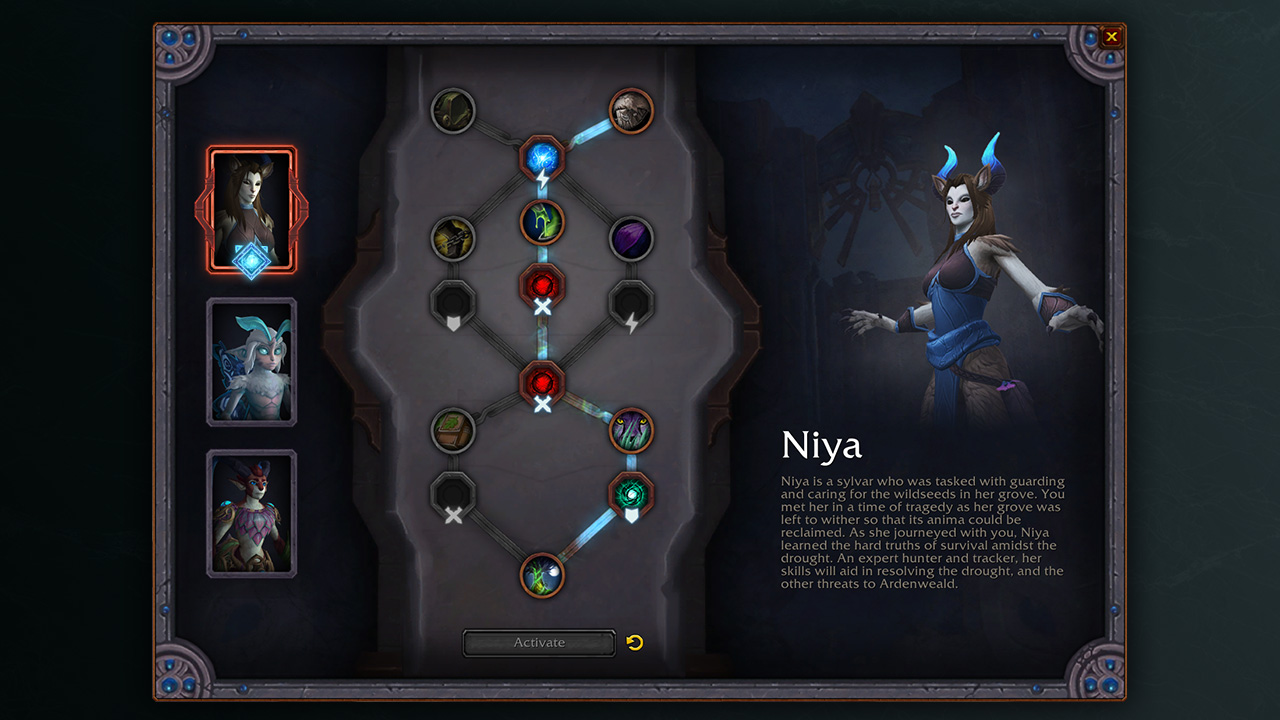The height and width of the screenshot is (720, 1280).
Task: Open the empty conduit slot with shield marker
Action: 453,302
